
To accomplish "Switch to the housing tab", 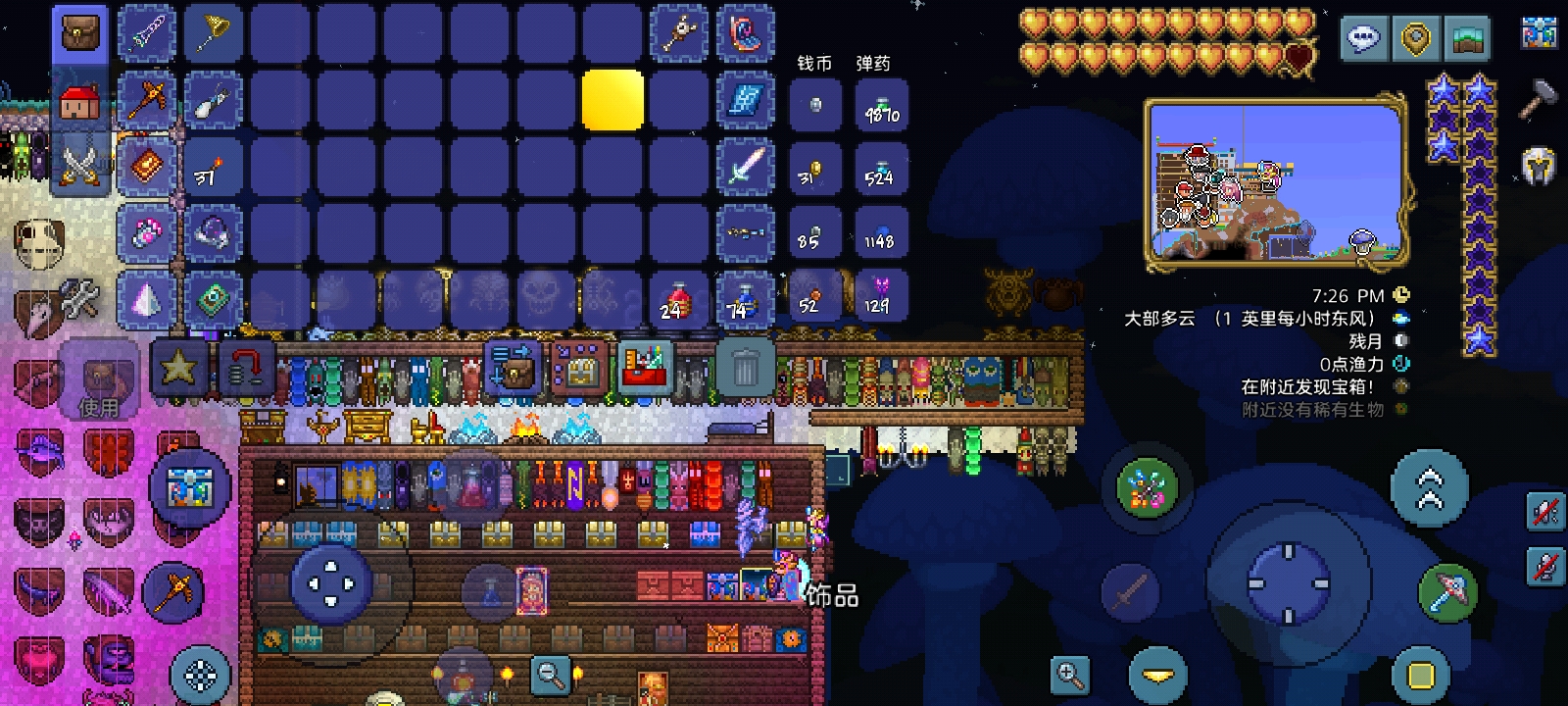I will (80, 100).
